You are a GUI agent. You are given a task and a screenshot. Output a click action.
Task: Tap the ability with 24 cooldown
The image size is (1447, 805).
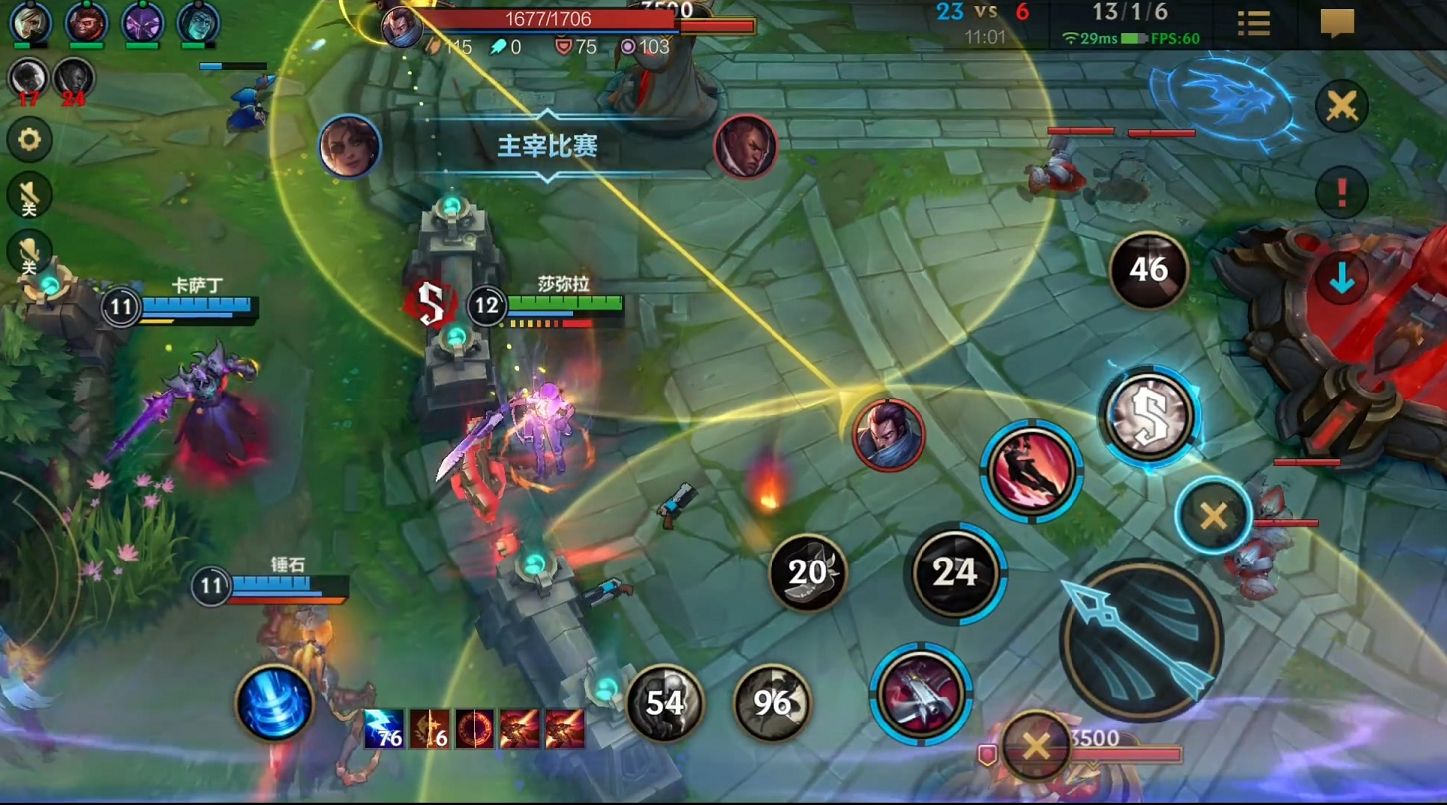[x=955, y=572]
